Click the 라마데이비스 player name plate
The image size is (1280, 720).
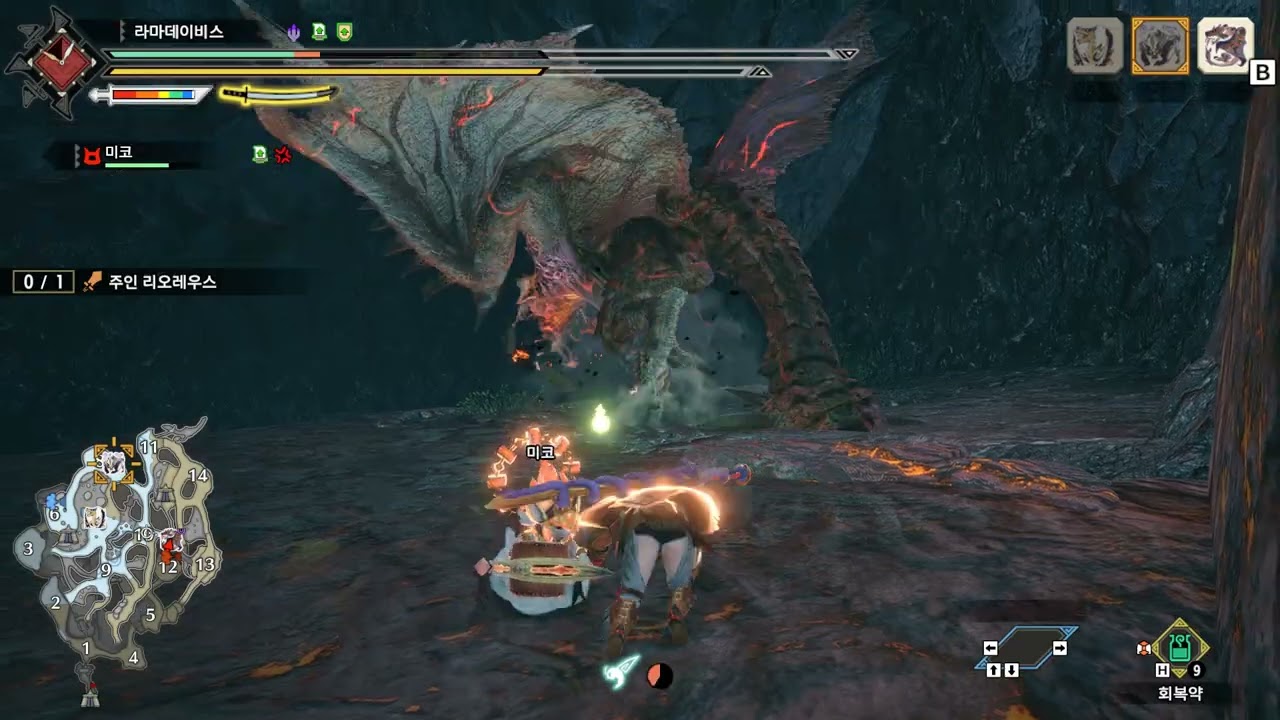(x=179, y=31)
